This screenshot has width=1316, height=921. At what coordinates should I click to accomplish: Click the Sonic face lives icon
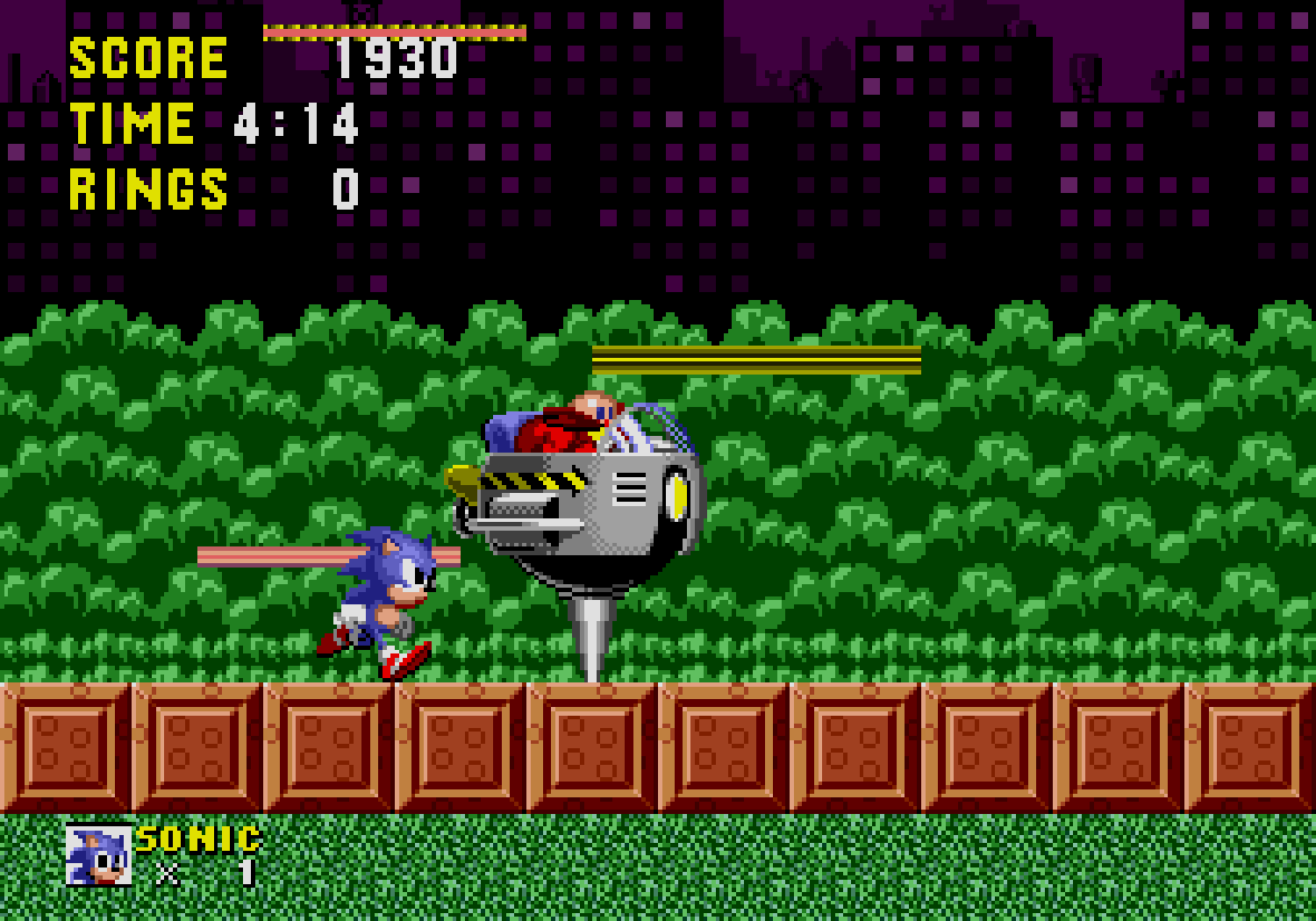[98, 856]
